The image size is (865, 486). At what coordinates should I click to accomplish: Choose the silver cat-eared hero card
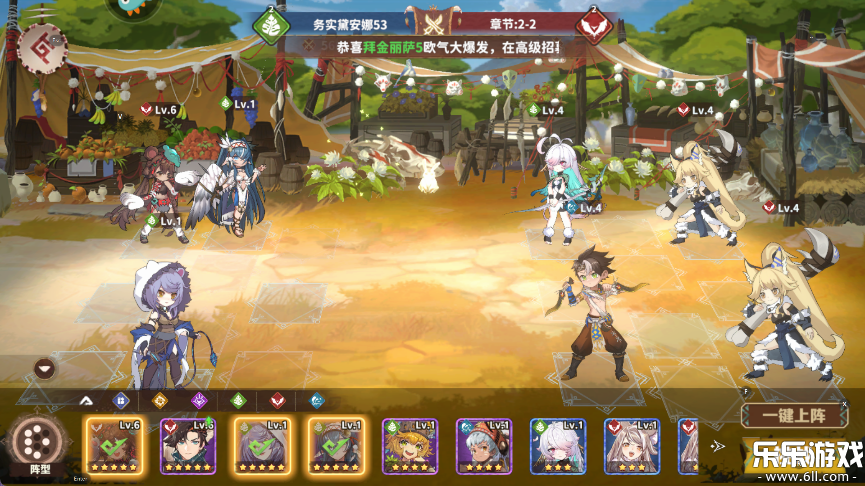pos(632,445)
